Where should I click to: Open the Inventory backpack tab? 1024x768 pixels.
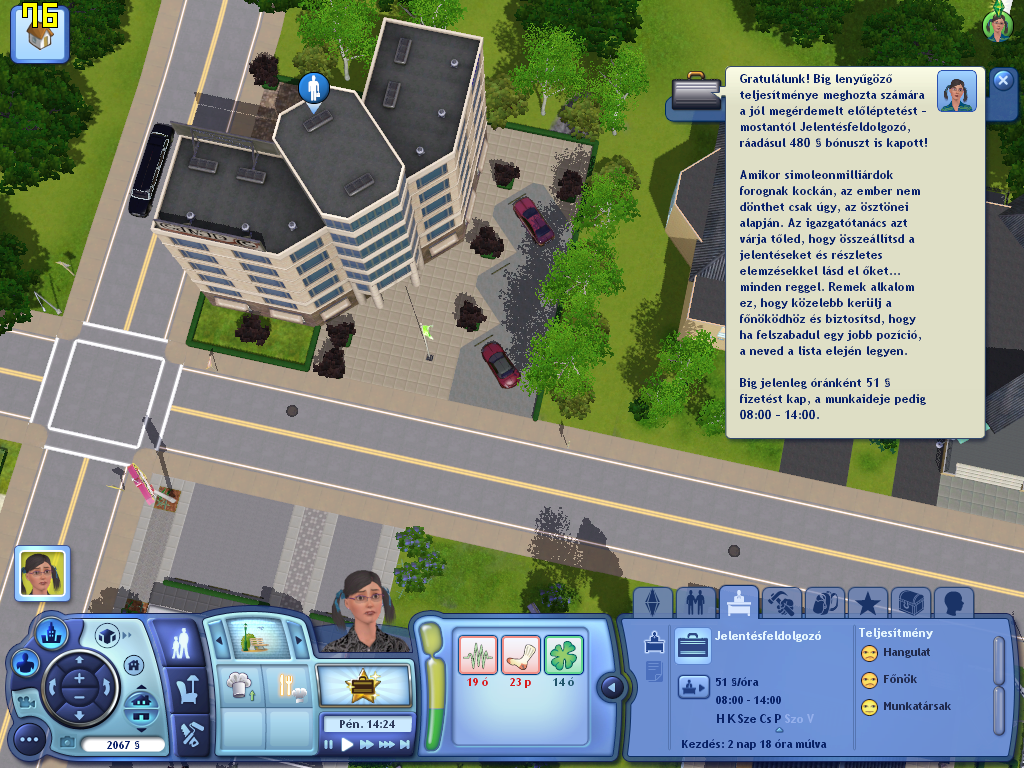[823, 603]
